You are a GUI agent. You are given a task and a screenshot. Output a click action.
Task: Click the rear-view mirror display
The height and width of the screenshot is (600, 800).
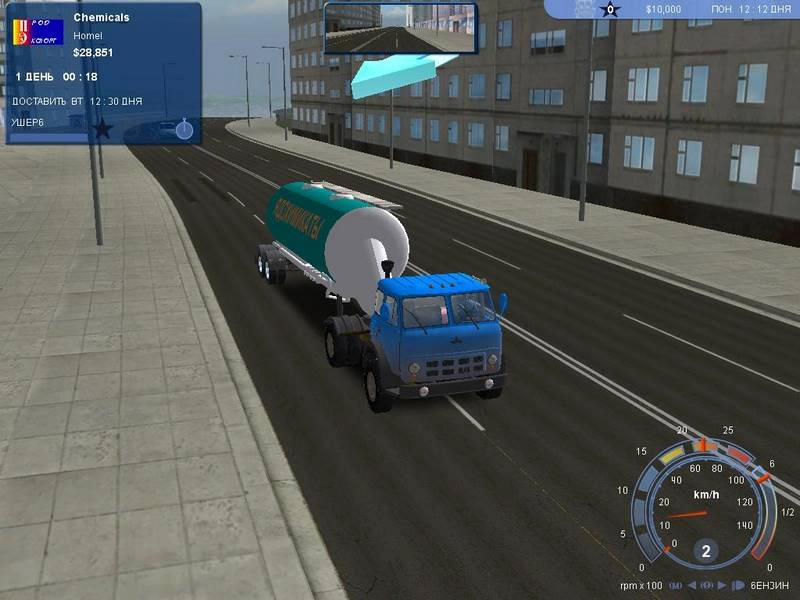(400, 28)
